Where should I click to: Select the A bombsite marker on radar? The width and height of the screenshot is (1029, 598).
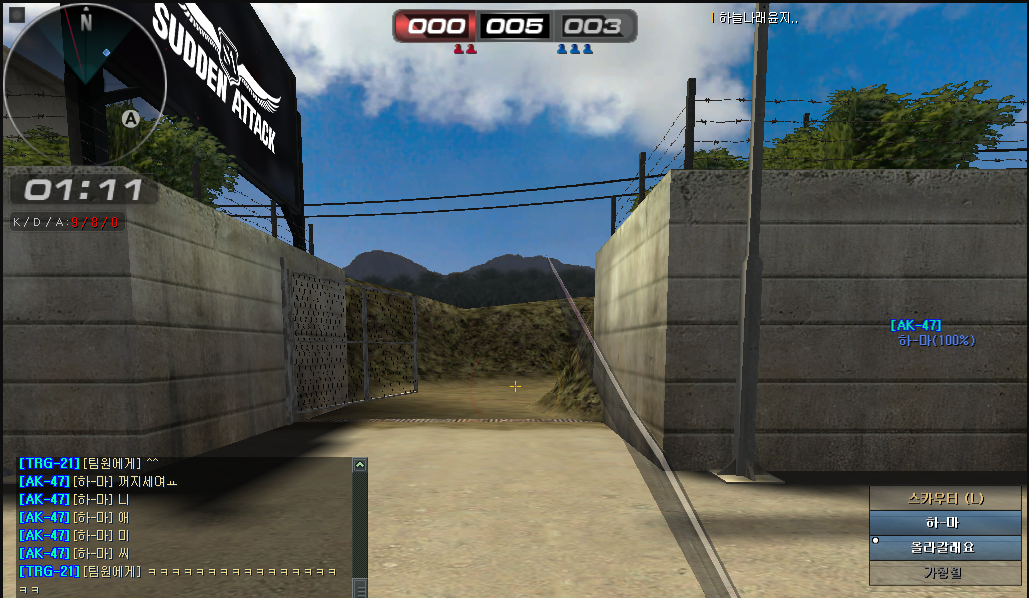[129, 119]
